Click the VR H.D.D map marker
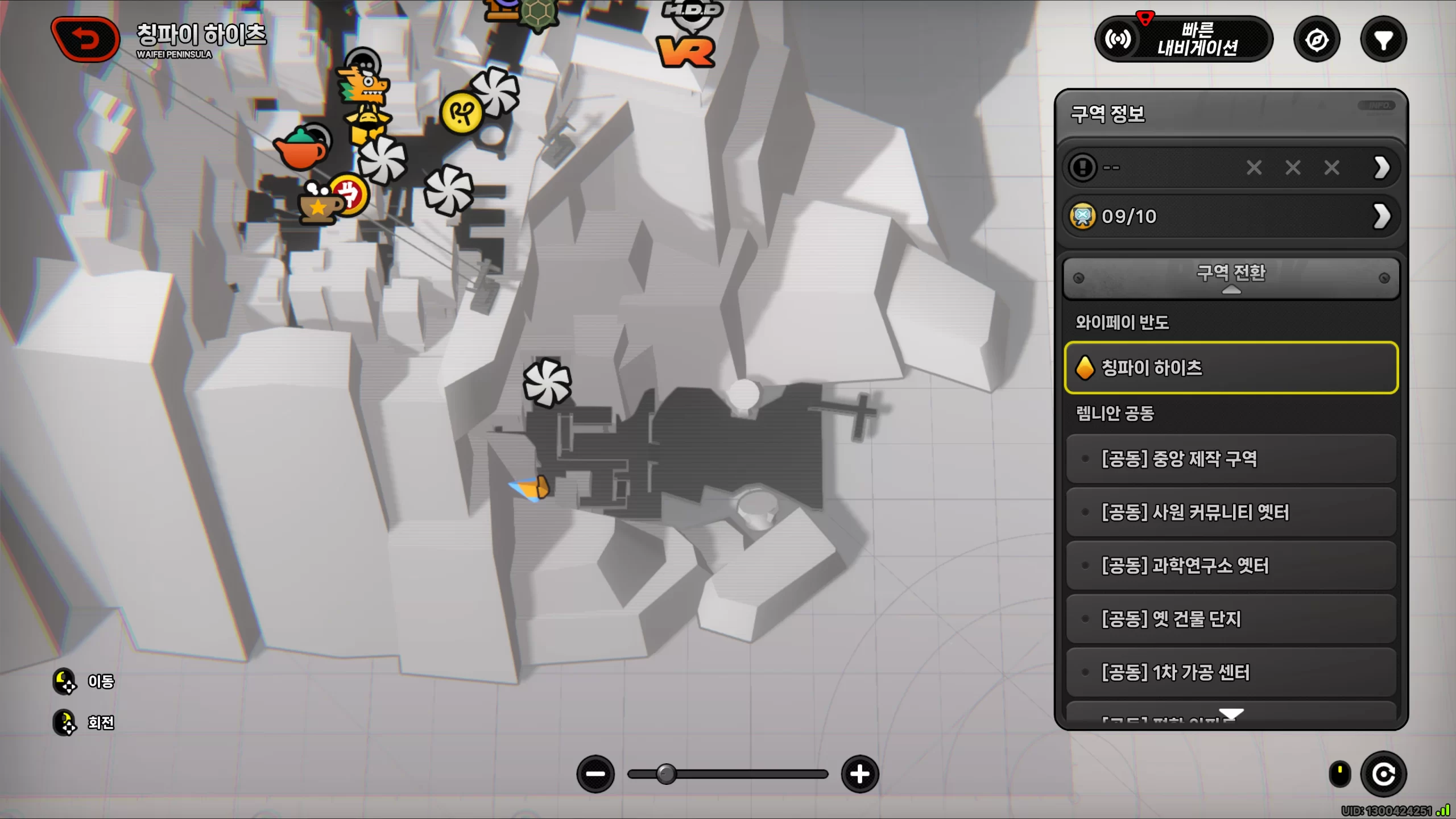 [686, 50]
